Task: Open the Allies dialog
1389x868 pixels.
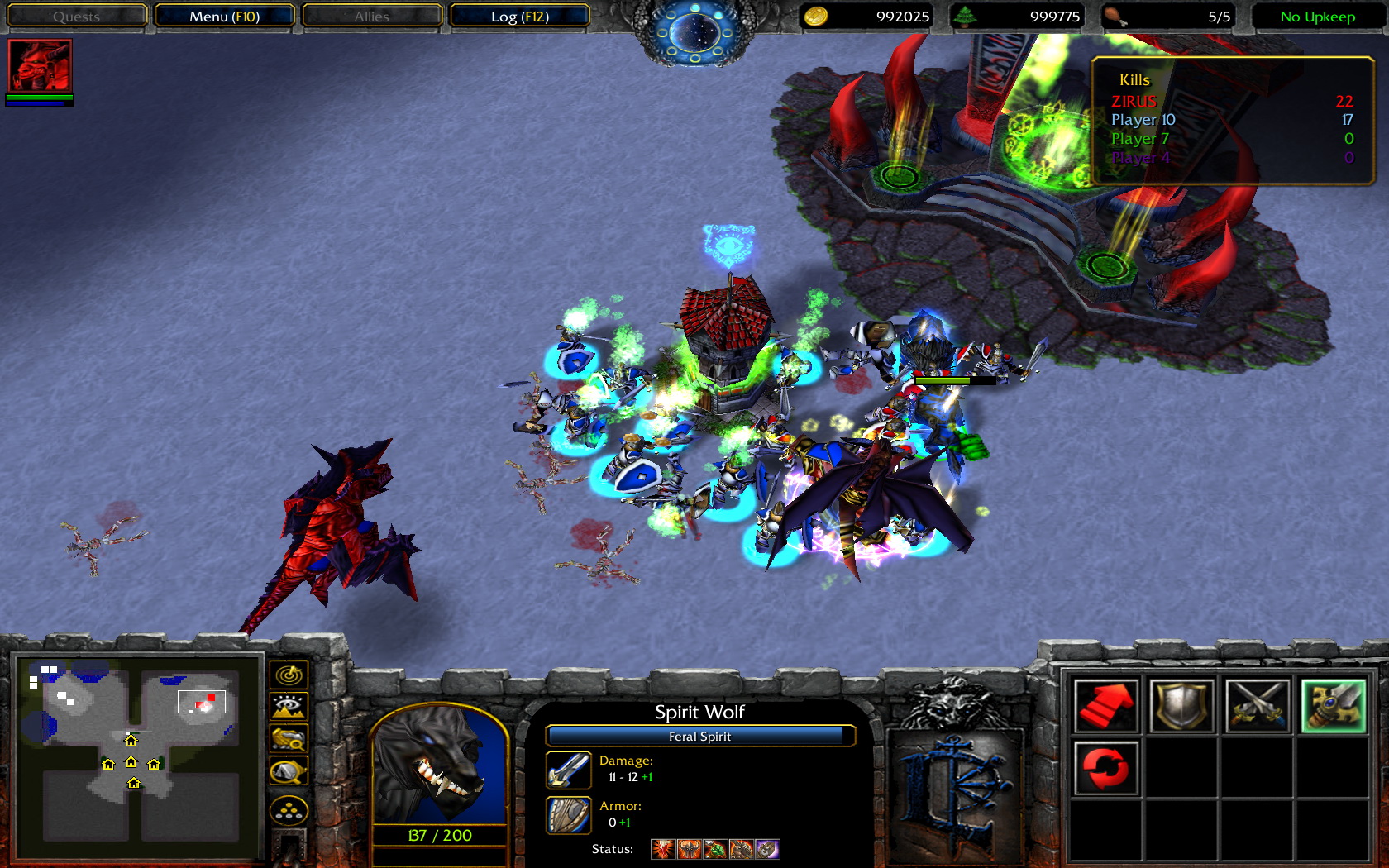Action: (371, 16)
